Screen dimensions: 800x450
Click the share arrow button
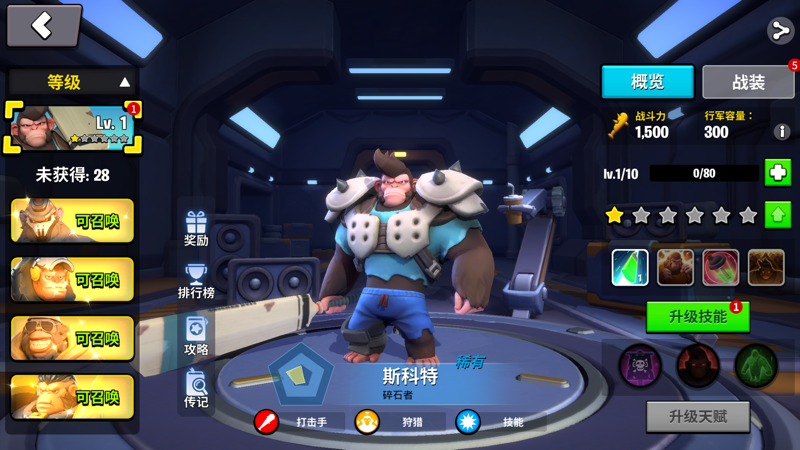pyautogui.click(x=780, y=30)
